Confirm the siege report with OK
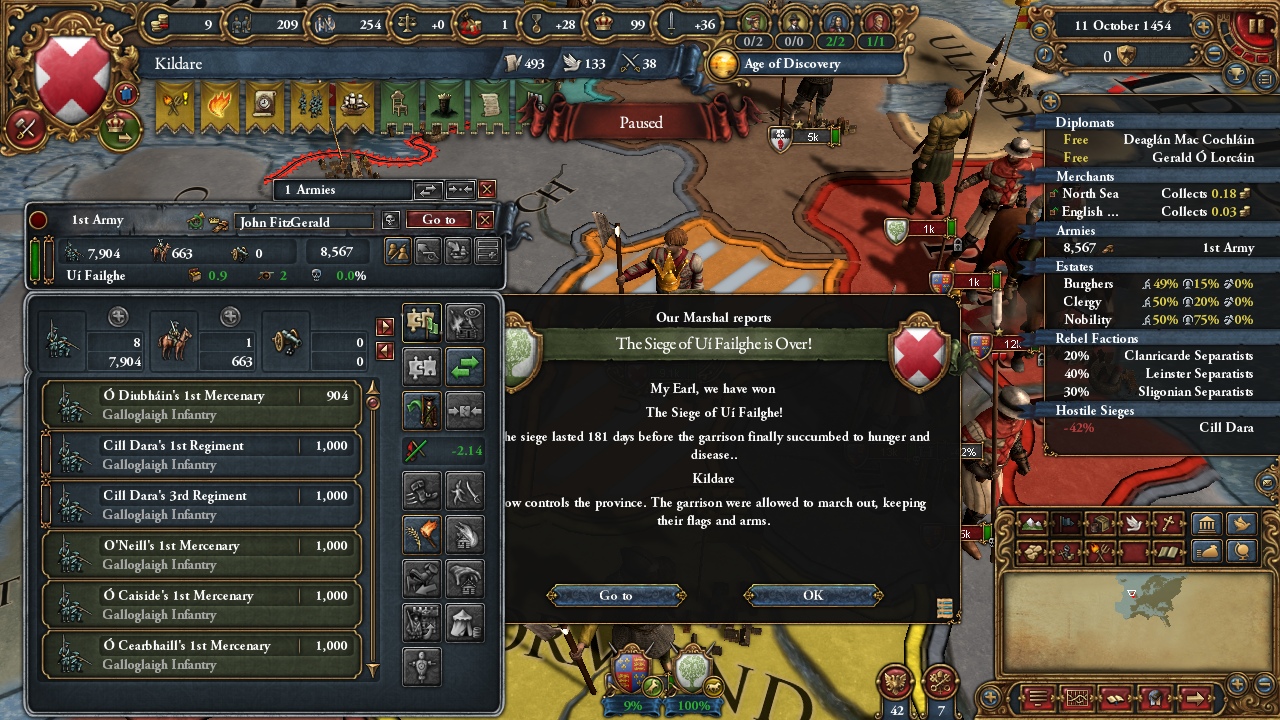This screenshot has height=720, width=1280. (x=813, y=595)
